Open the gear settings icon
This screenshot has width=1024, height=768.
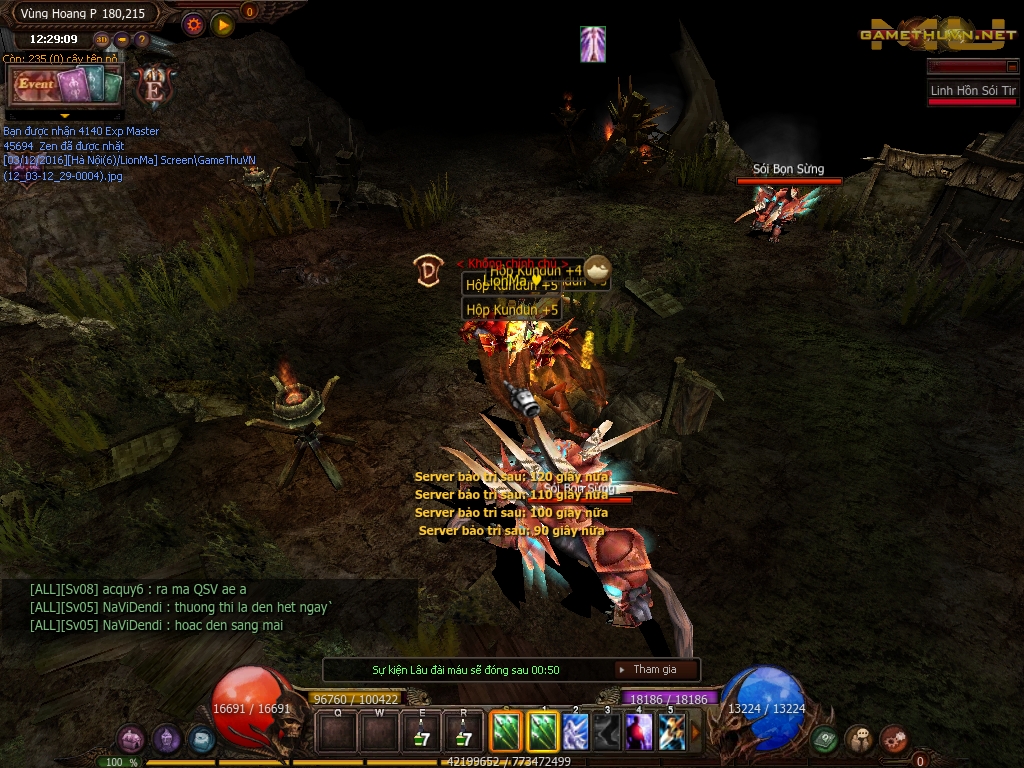pos(193,24)
